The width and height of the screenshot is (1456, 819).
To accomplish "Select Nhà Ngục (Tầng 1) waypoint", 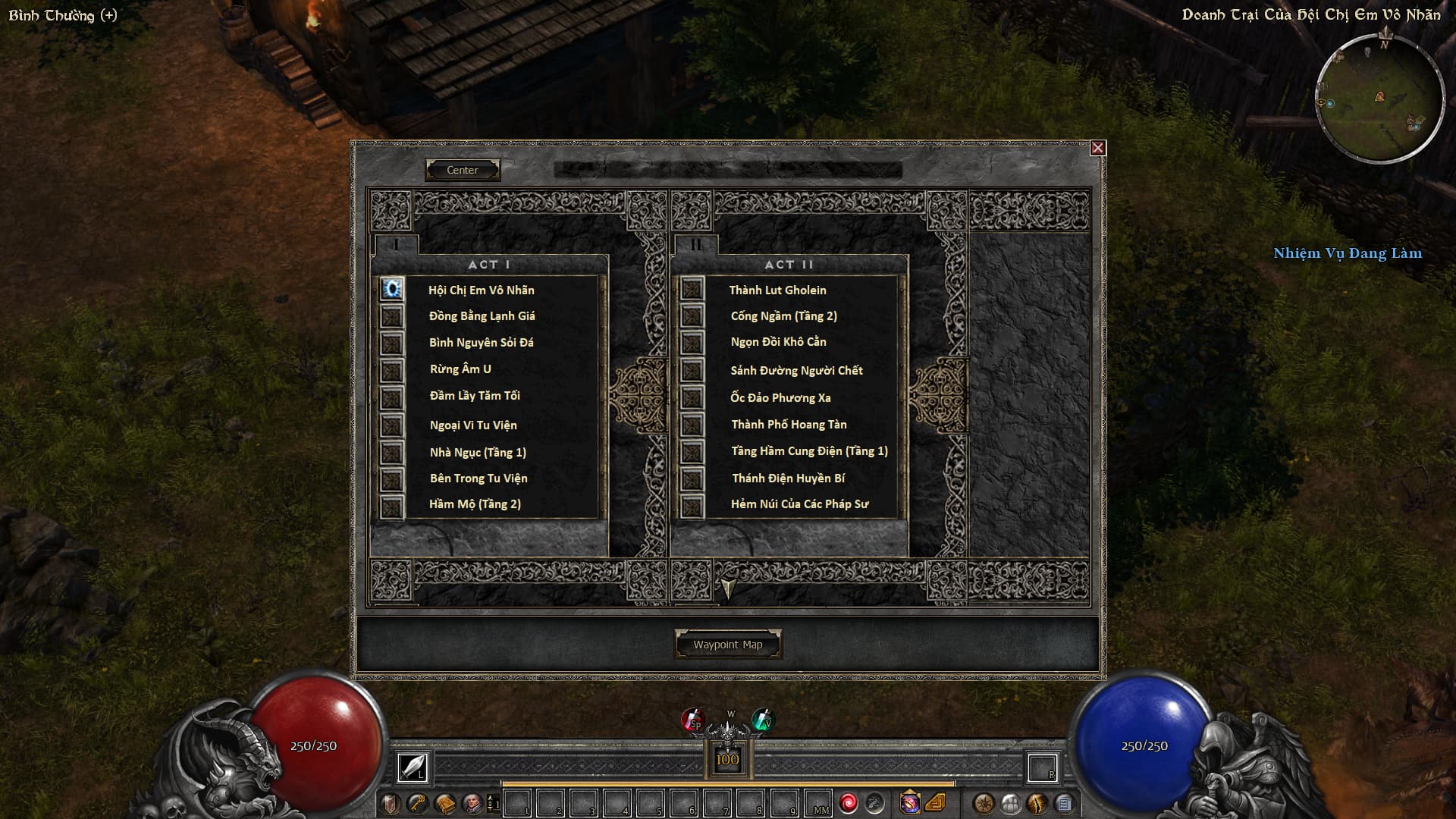I will tap(478, 453).
